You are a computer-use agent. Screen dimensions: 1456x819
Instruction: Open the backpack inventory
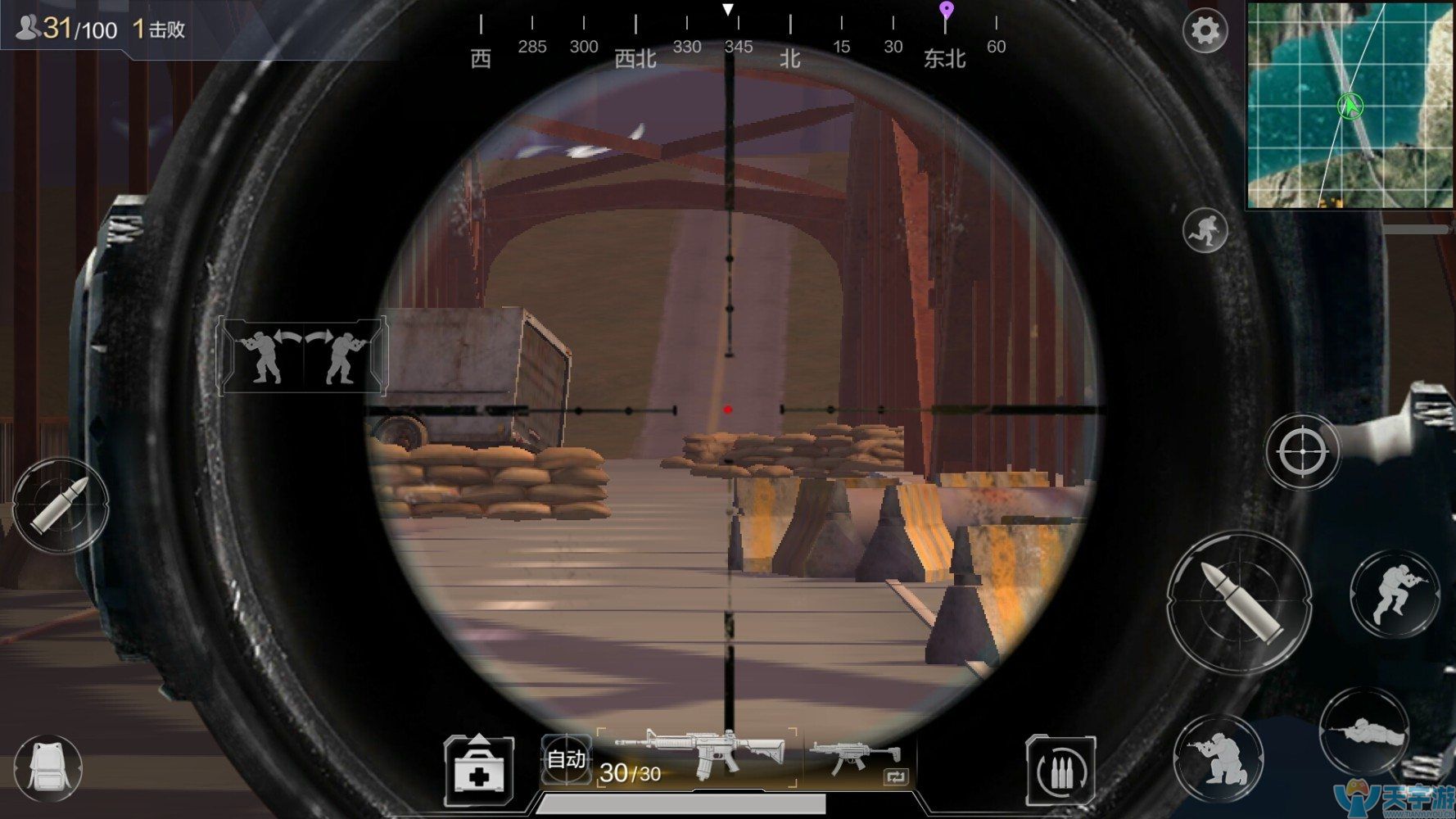tap(47, 767)
